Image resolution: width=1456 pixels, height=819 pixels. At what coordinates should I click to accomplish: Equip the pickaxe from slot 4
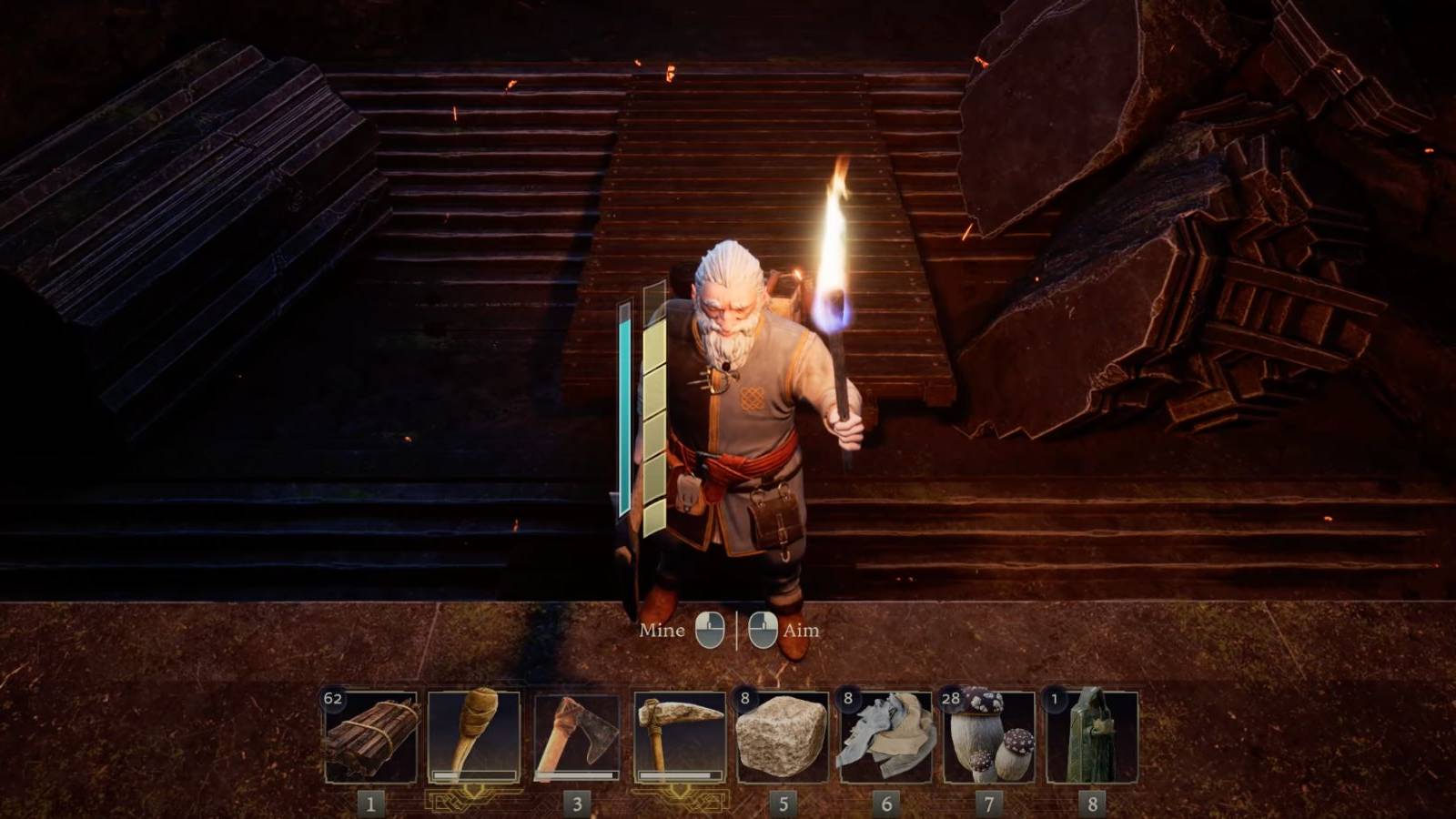coord(681,737)
